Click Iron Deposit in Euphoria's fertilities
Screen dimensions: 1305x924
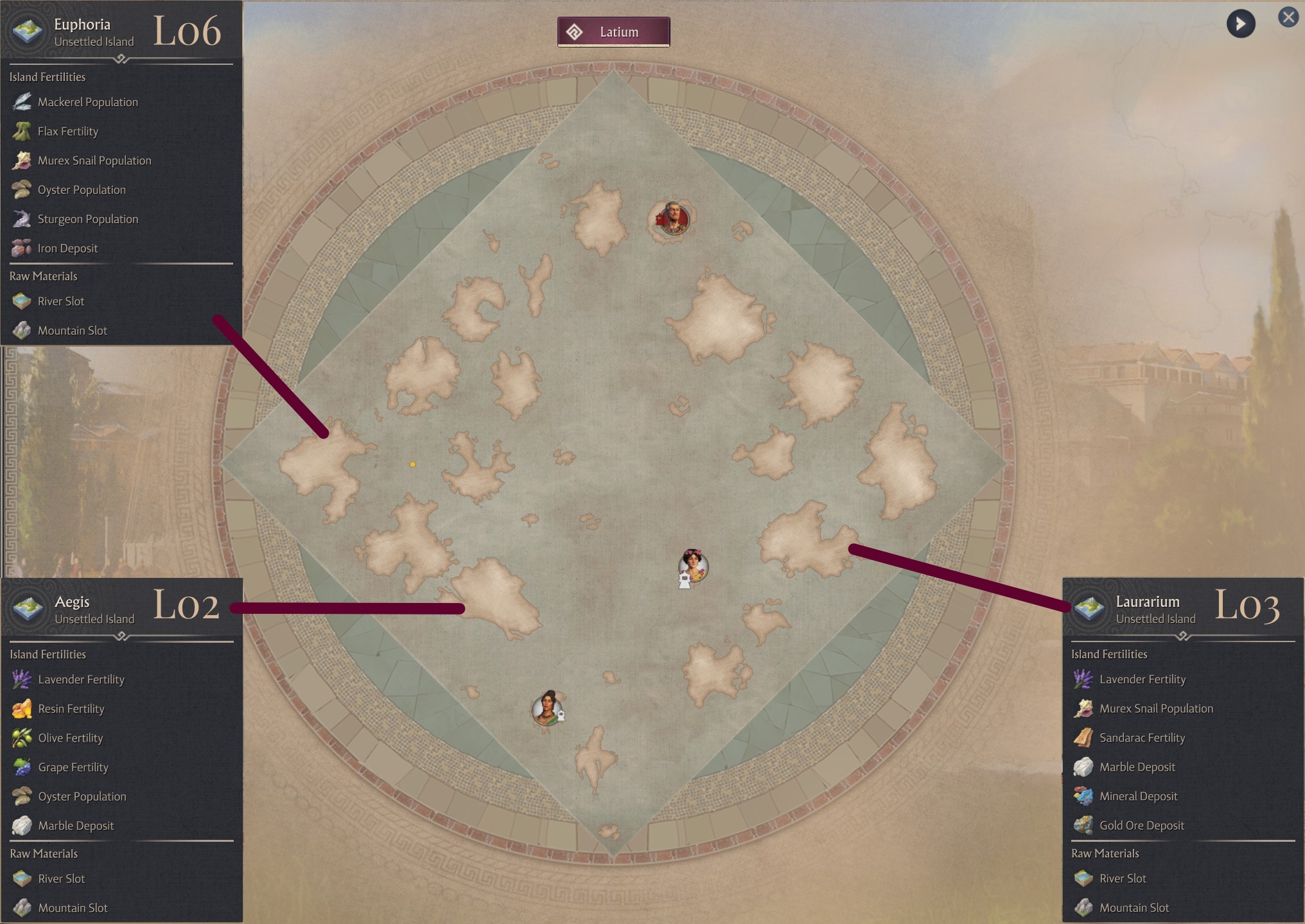(x=67, y=248)
